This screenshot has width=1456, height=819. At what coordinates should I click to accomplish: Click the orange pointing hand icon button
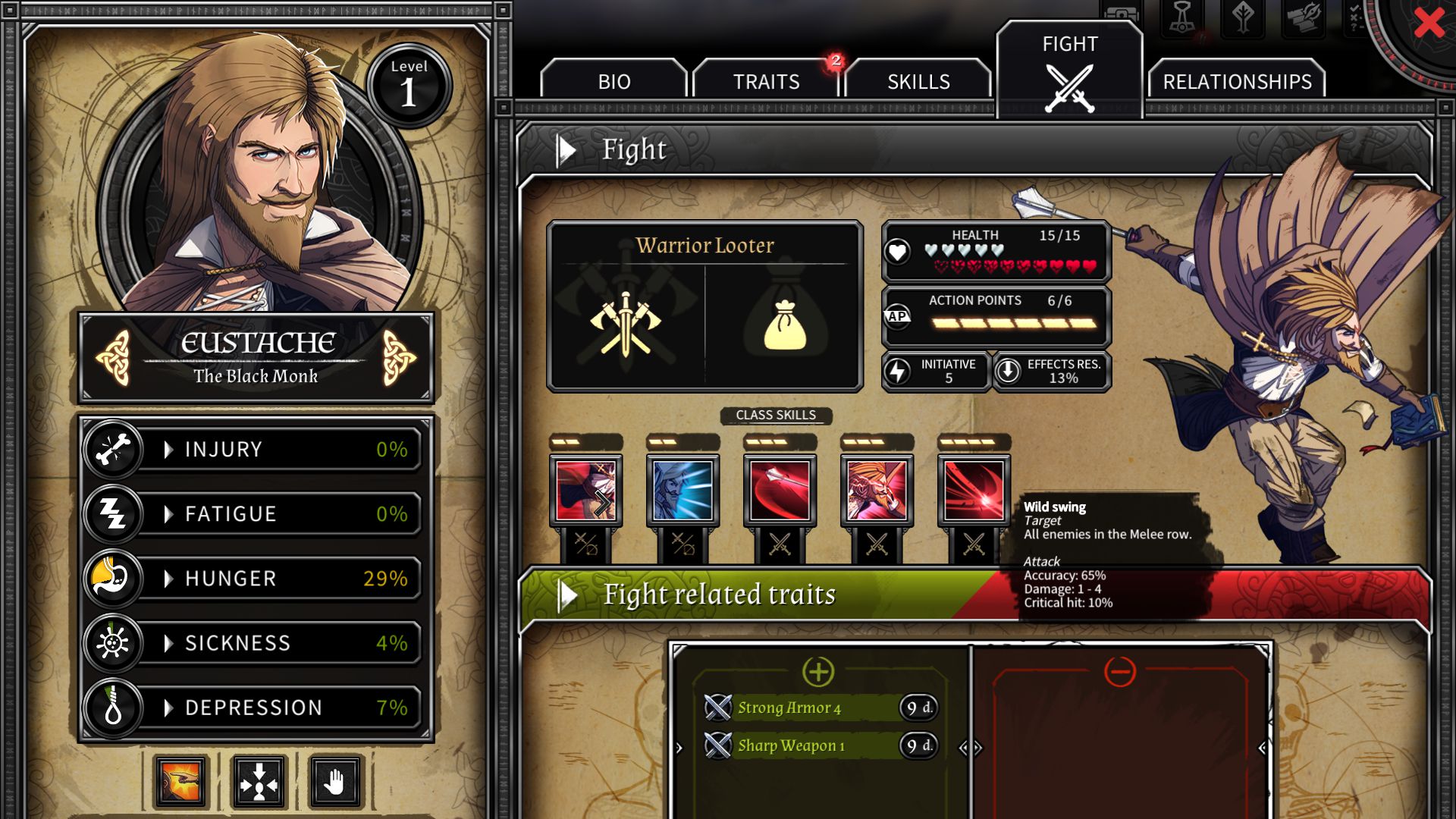coord(180,781)
